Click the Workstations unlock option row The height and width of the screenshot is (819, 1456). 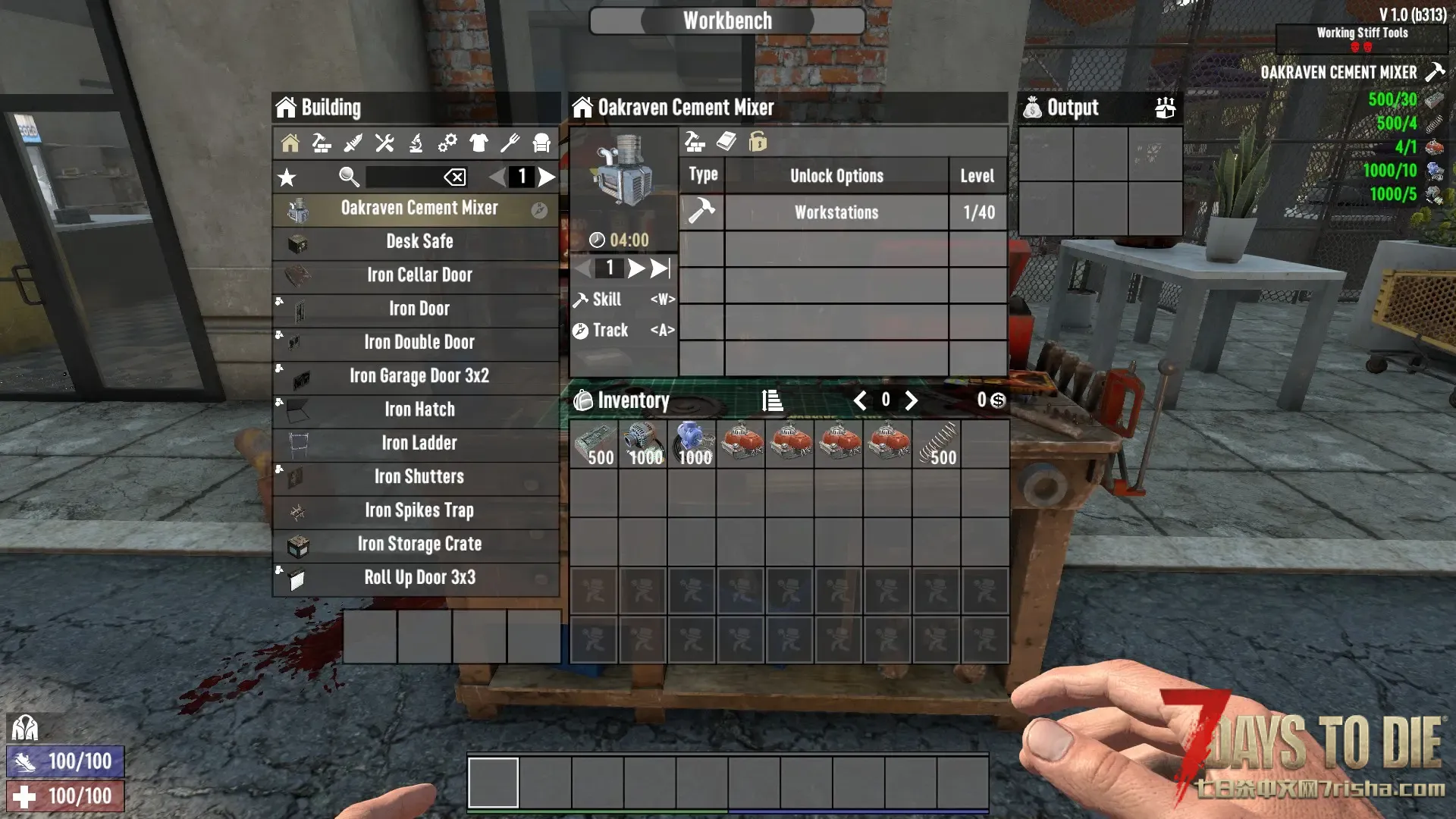(x=836, y=213)
